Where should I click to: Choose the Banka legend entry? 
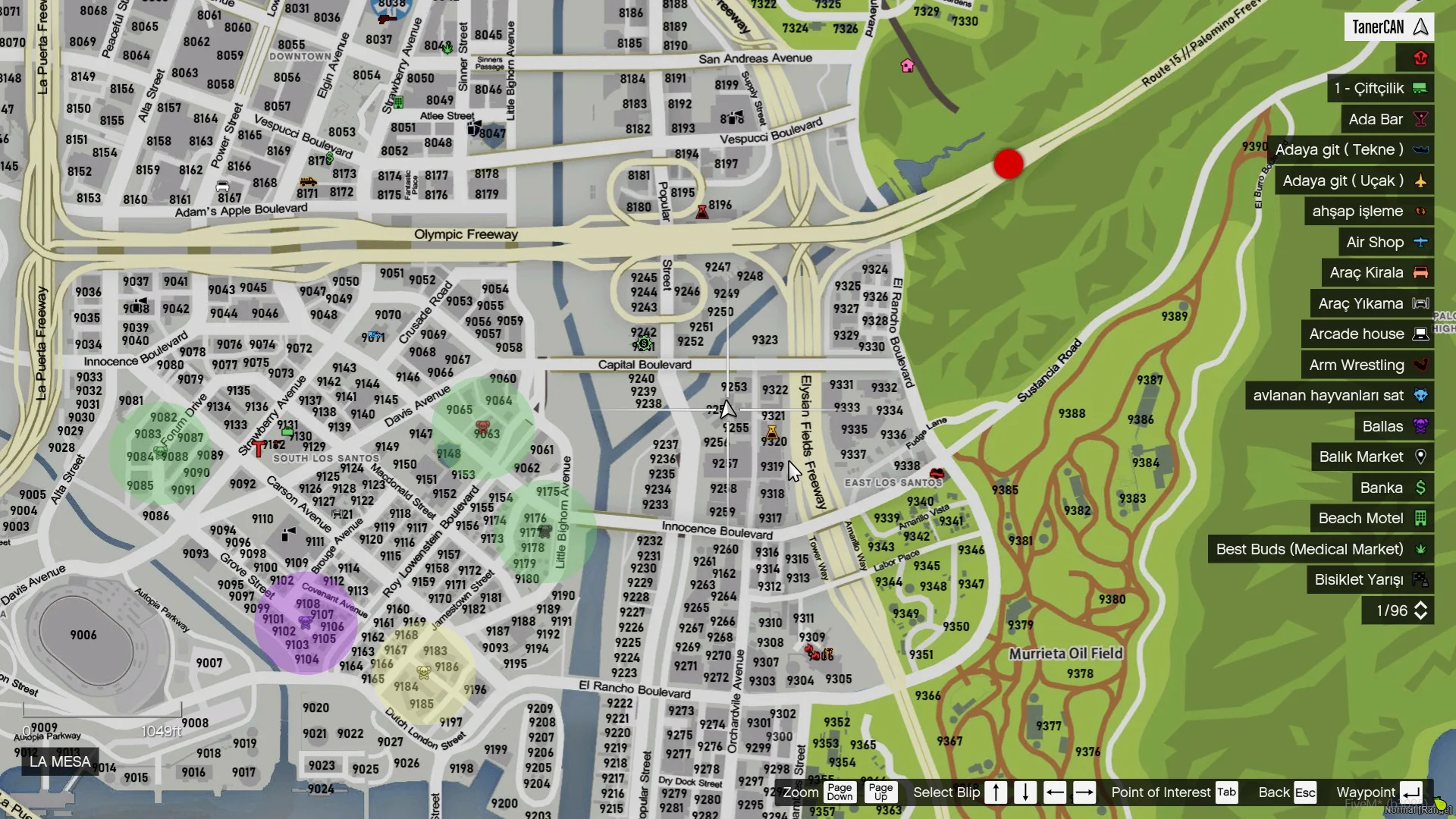(x=1392, y=488)
